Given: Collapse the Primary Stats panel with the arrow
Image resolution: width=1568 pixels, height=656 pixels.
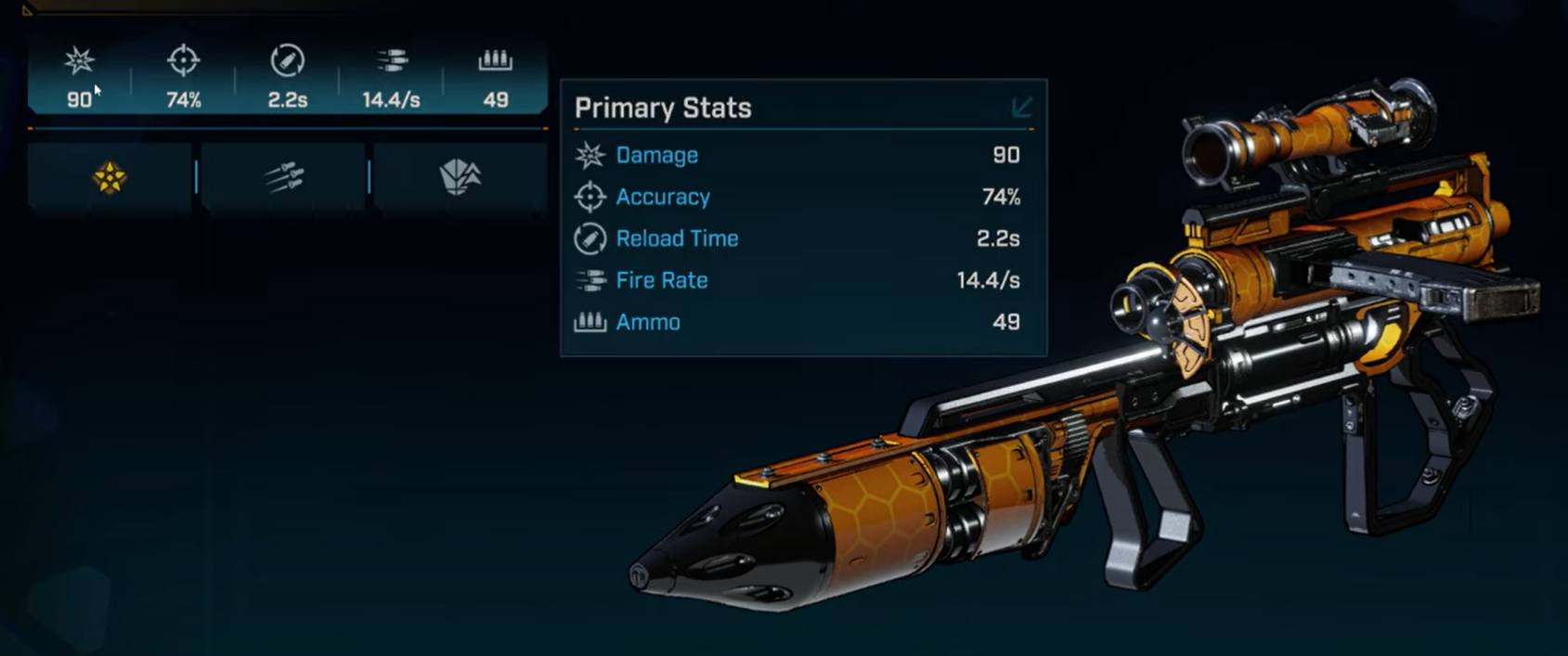Looking at the screenshot, I should [1021, 109].
